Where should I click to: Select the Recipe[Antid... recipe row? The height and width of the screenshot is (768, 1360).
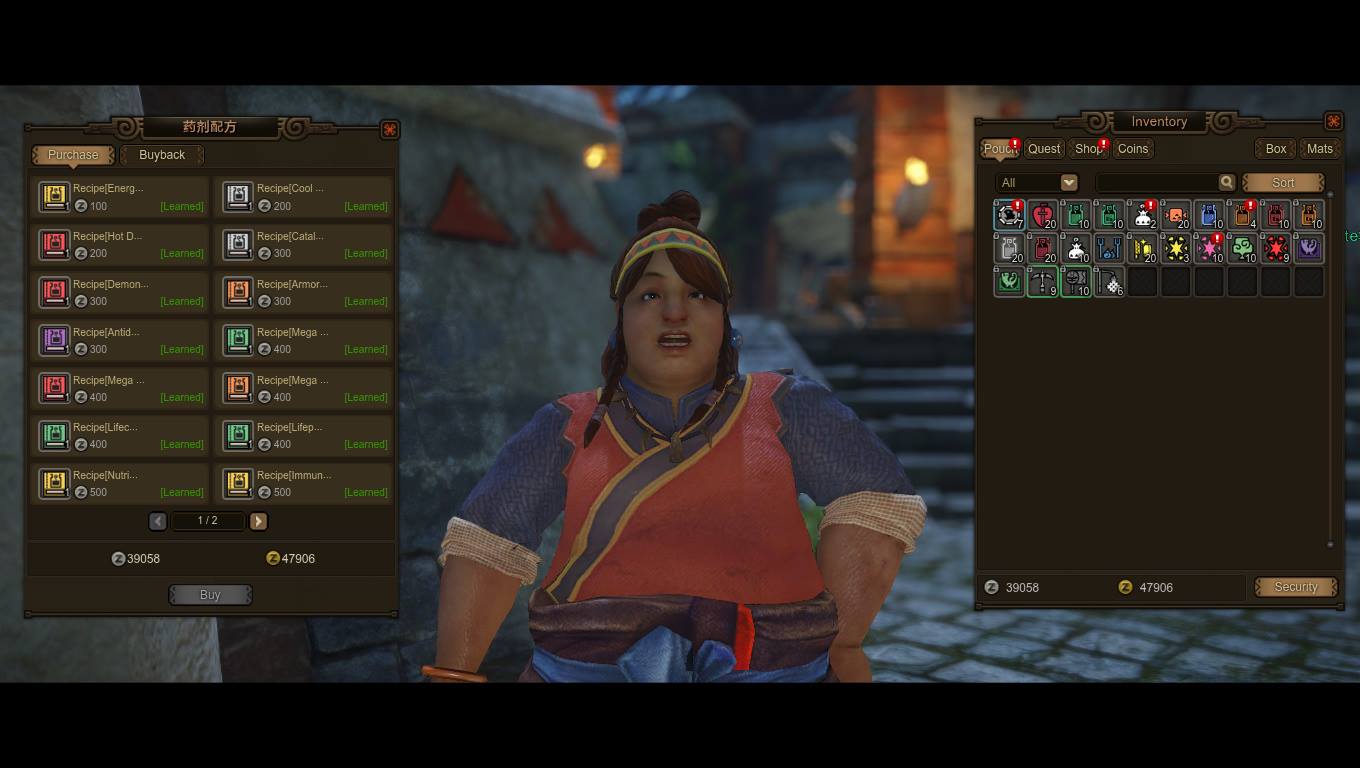(x=120, y=340)
